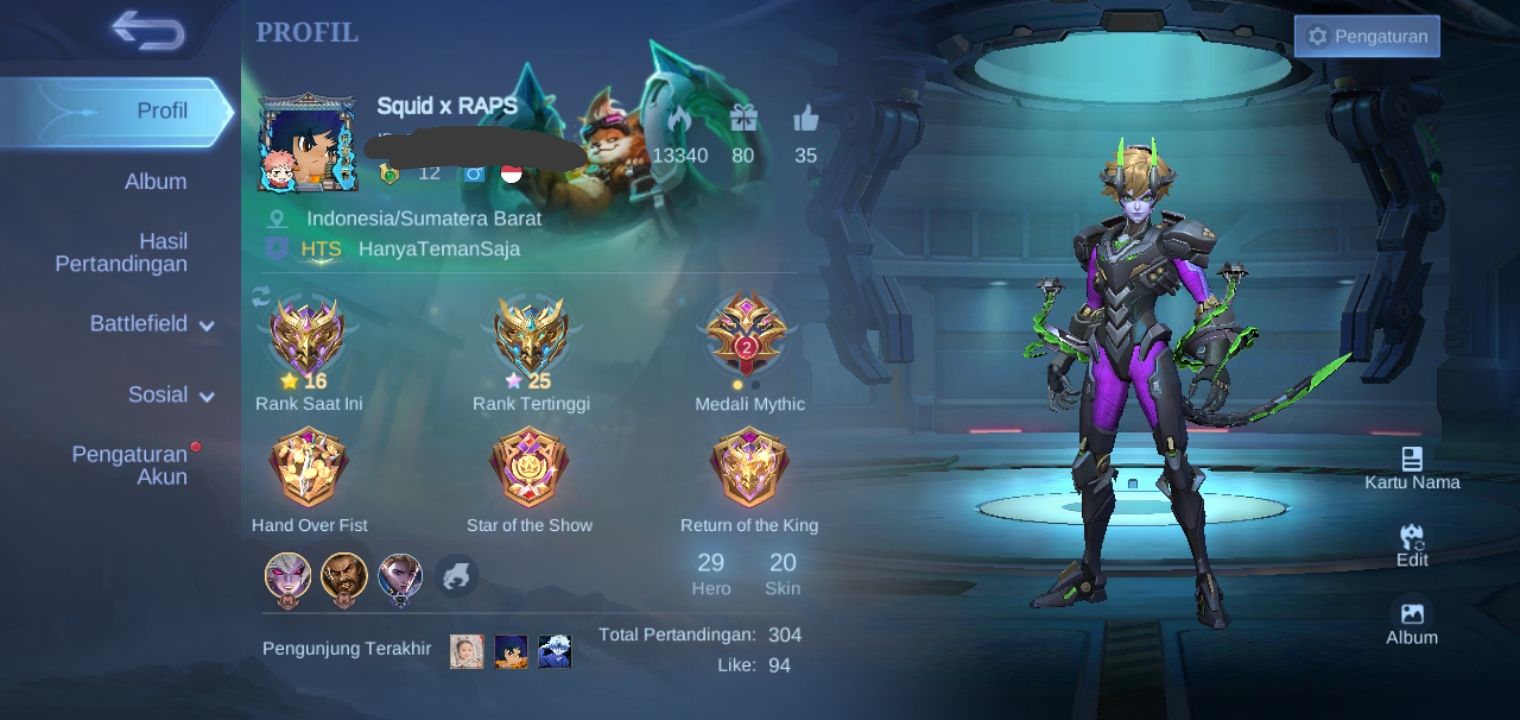Viewport: 1520px width, 720px height.
Task: Open the Album tab in sidebar
Action: click(155, 182)
